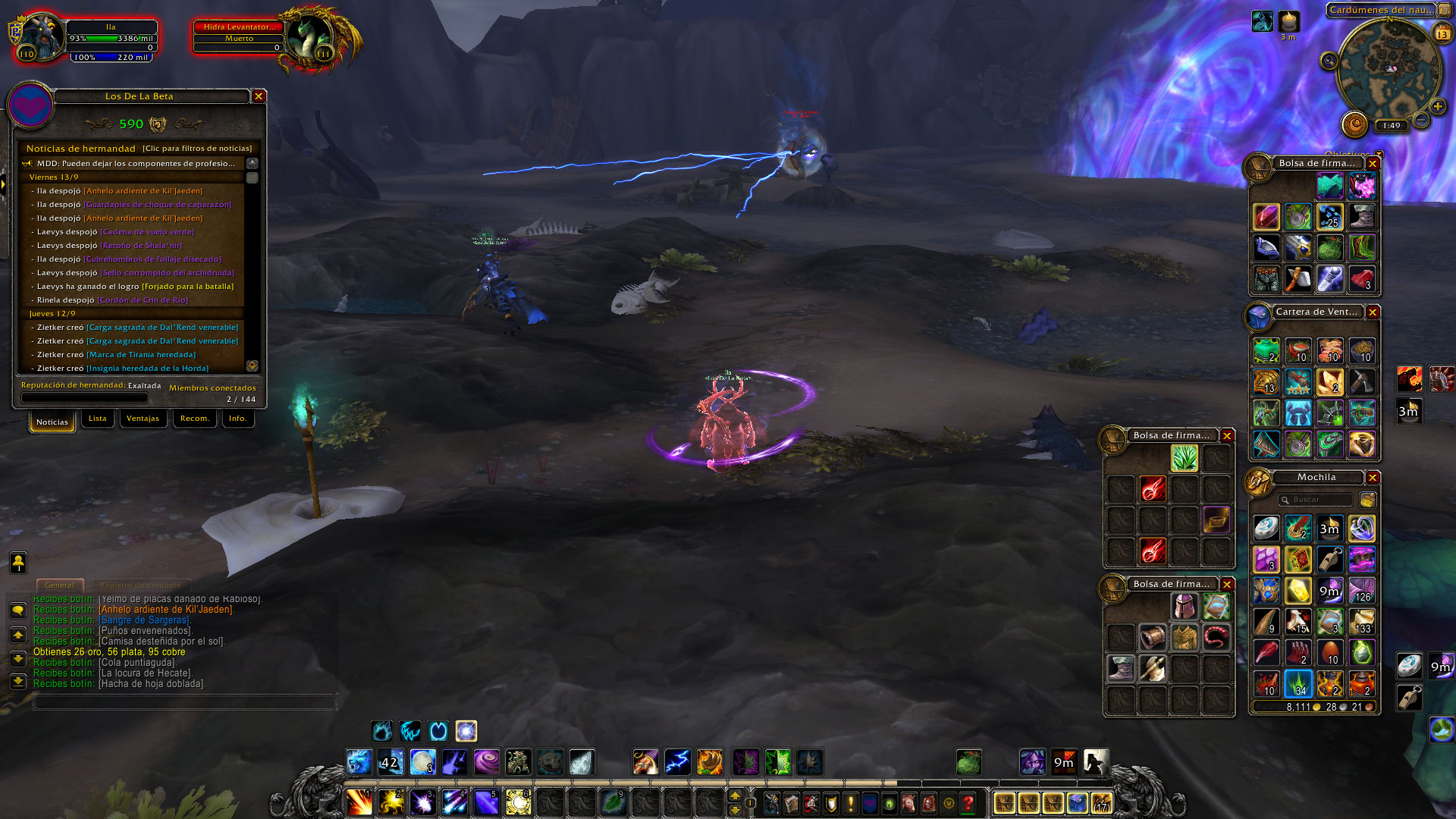
Task: Cast the blue lightning bolt ability
Action: tap(677, 762)
